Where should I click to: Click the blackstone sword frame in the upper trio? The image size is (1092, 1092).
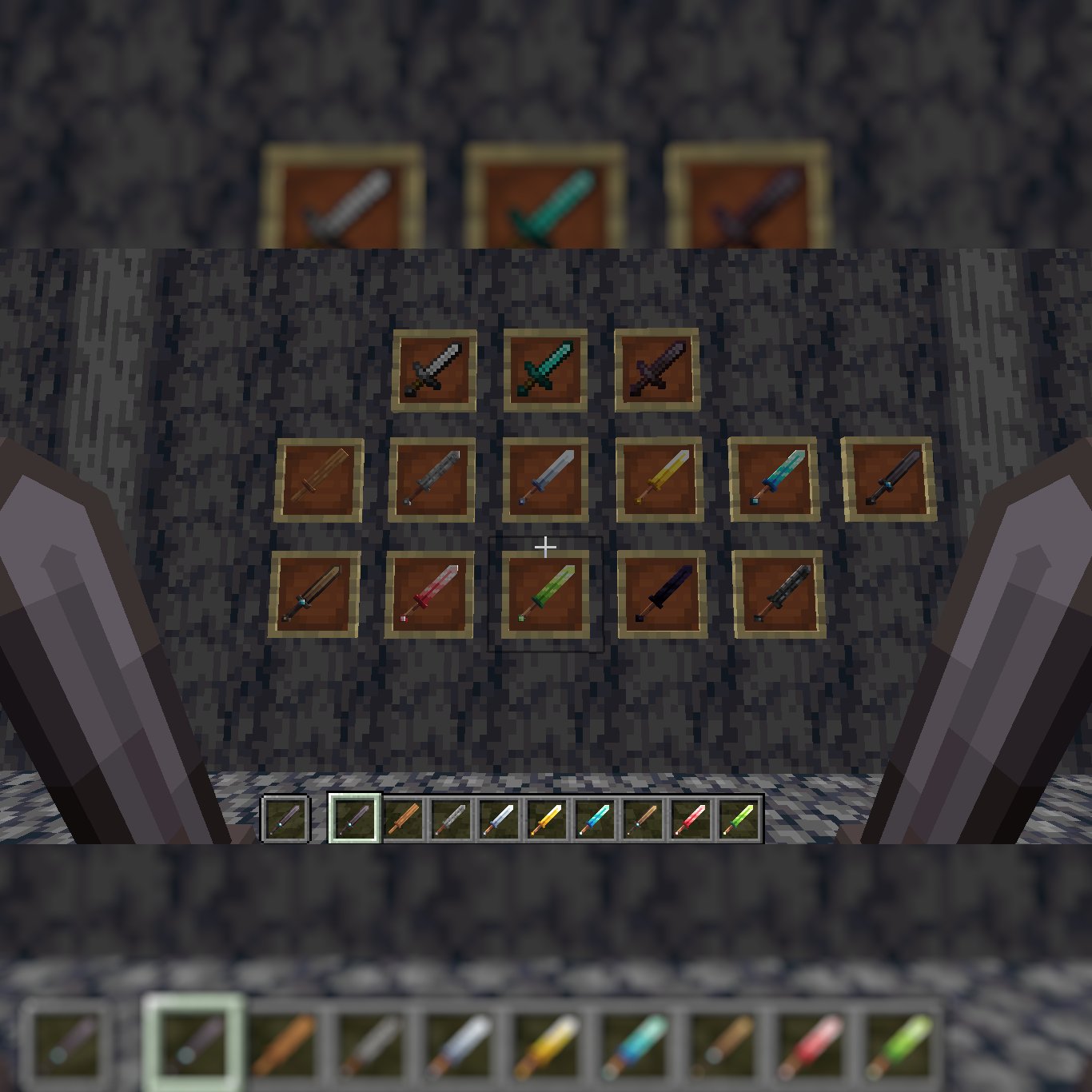coord(656,369)
